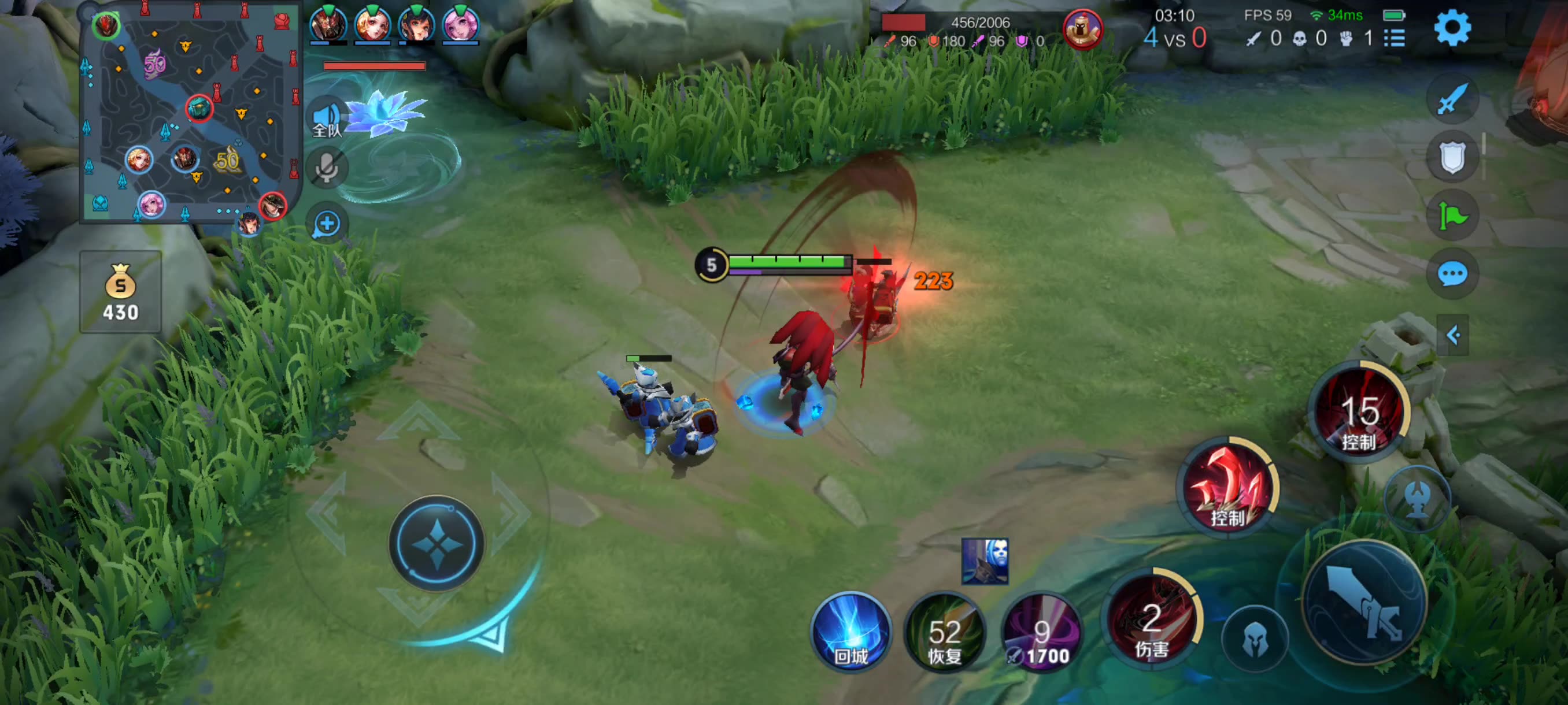Image resolution: width=1568 pixels, height=705 pixels.
Task: Open the chat message bubble
Action: [1452, 274]
